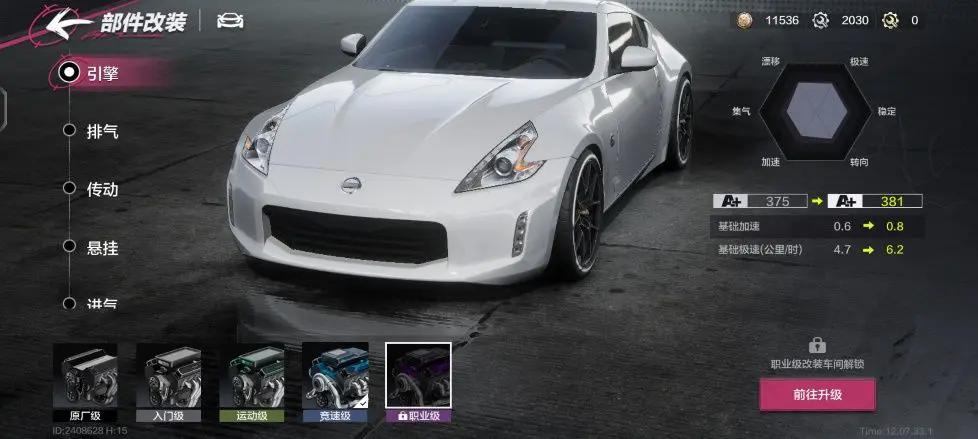This screenshot has height=439, width=978.
Task: Open the gold coin currency counter
Action: (x=768, y=20)
